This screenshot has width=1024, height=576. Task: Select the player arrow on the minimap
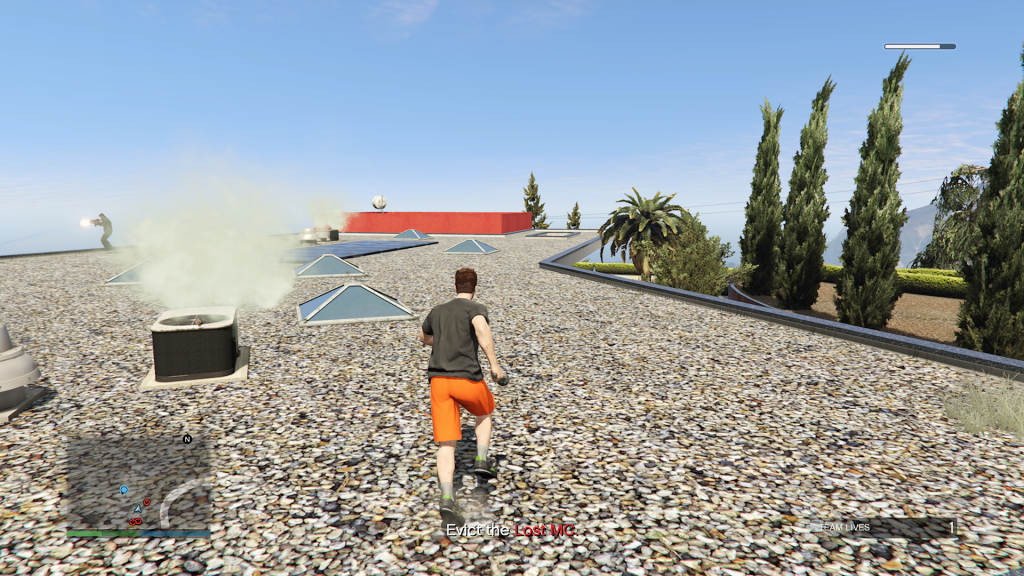pyautogui.click(x=138, y=509)
